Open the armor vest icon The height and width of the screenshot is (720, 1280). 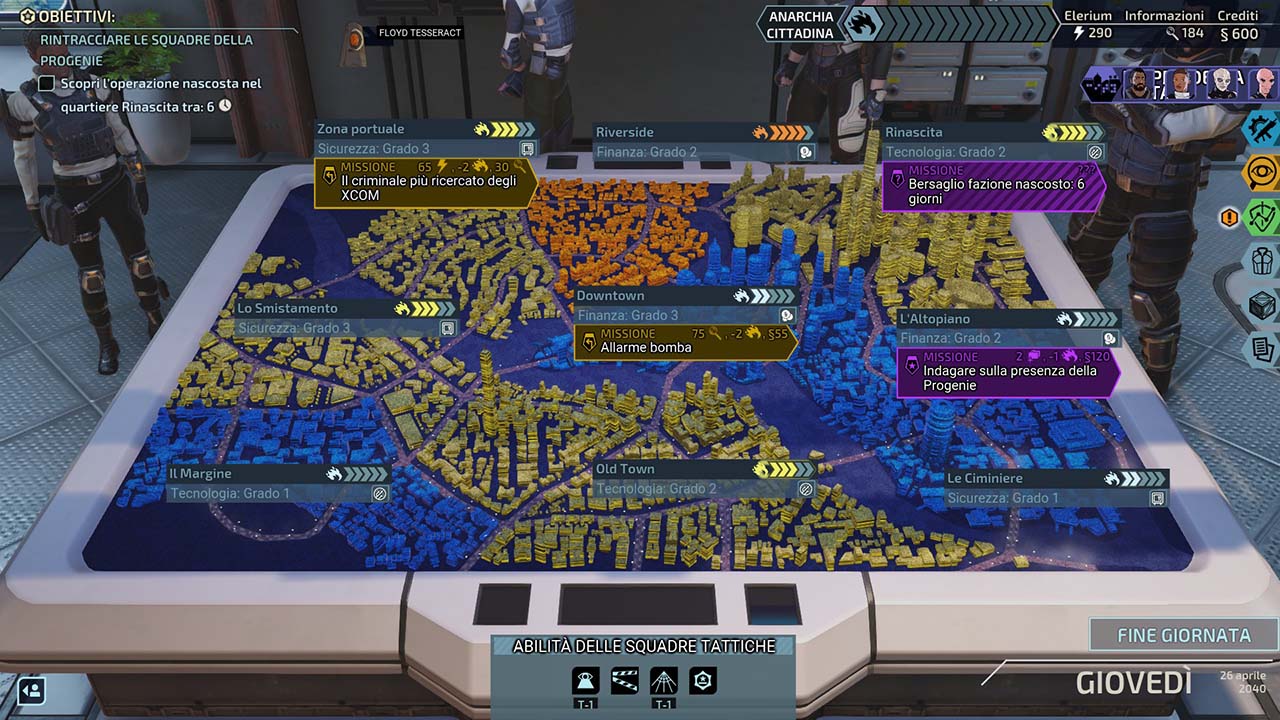[x=1262, y=261]
